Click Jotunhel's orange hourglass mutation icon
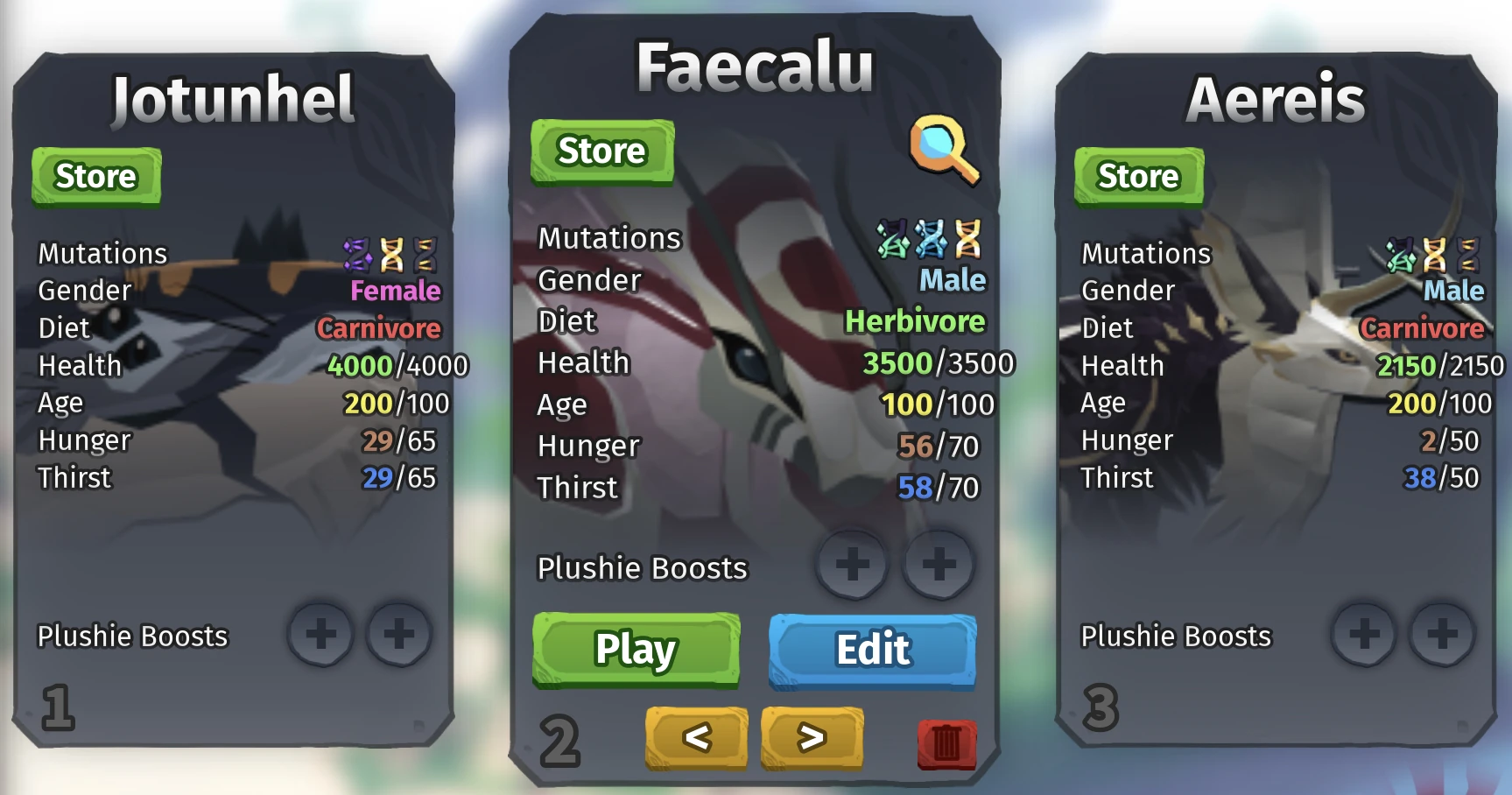1512x795 pixels. pyautogui.click(x=392, y=252)
